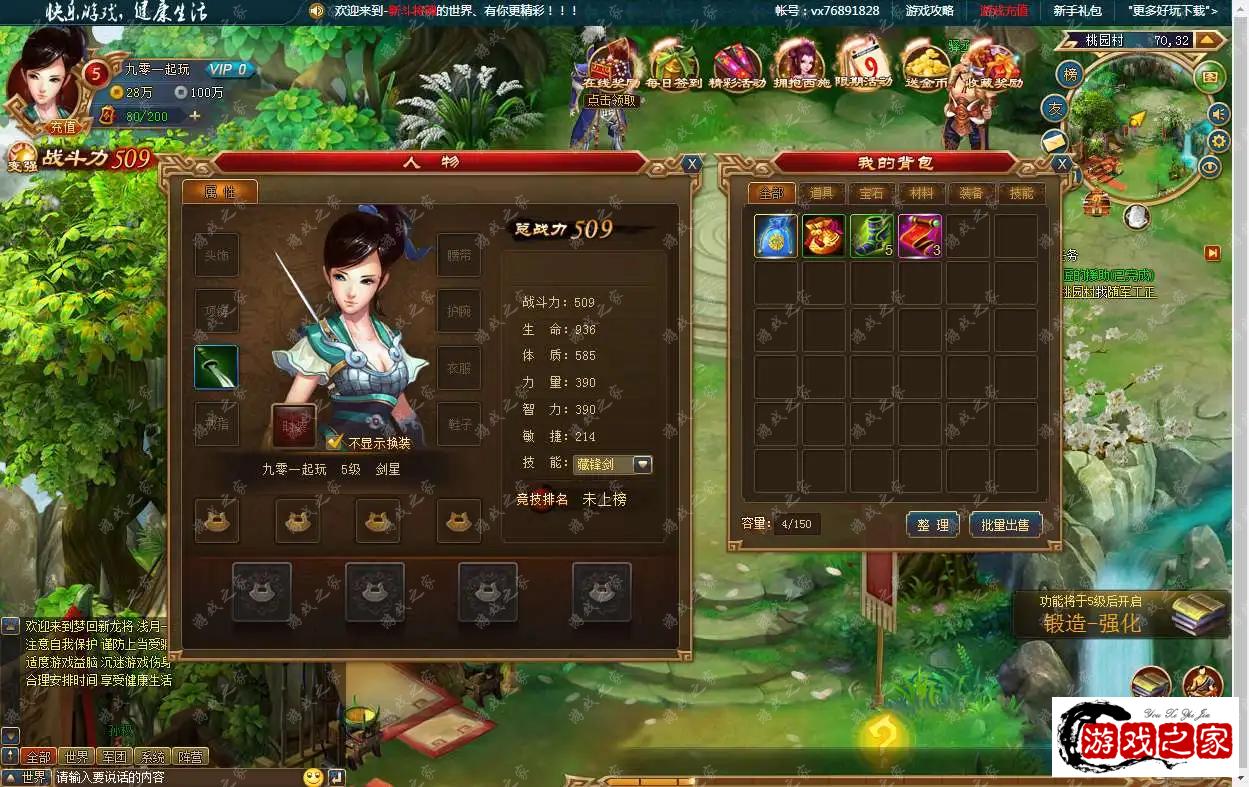Screen dimensions: 1249x787
Task: Open the 宝石 backpack tab
Action: [871, 193]
